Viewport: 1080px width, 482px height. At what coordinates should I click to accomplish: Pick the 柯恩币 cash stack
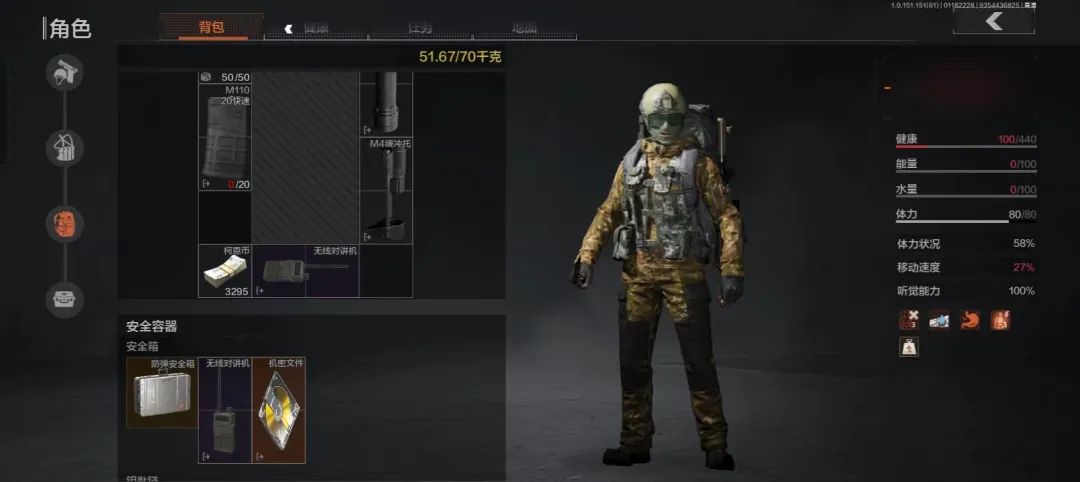pyautogui.click(x=224, y=272)
